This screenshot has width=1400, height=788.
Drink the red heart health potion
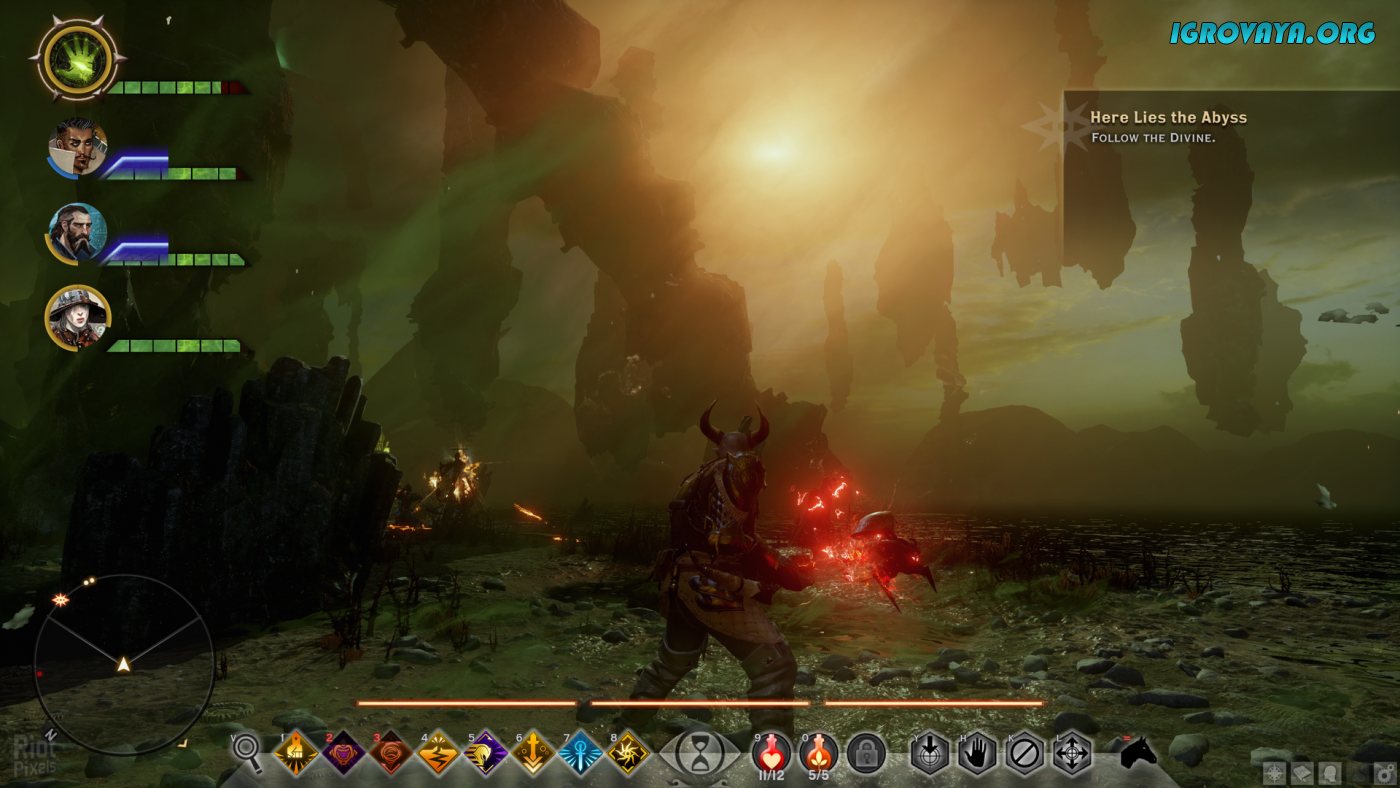point(771,751)
